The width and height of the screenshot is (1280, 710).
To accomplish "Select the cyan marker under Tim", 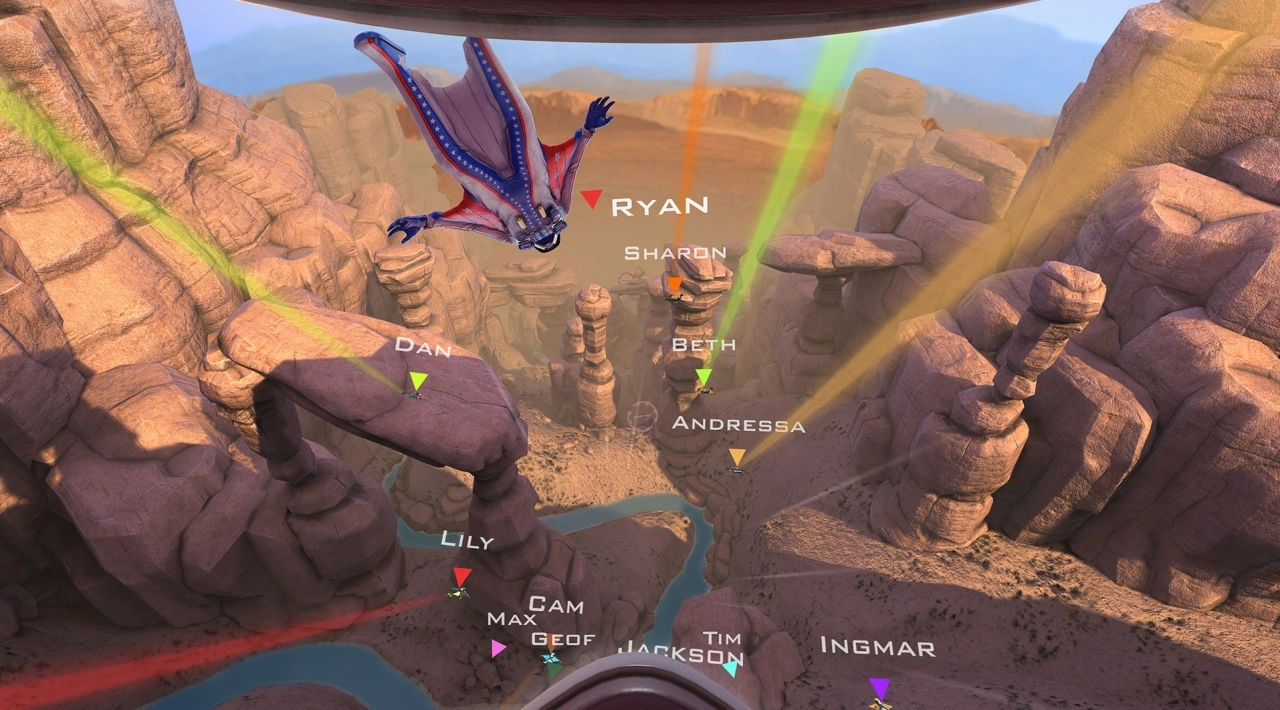I will point(731,667).
